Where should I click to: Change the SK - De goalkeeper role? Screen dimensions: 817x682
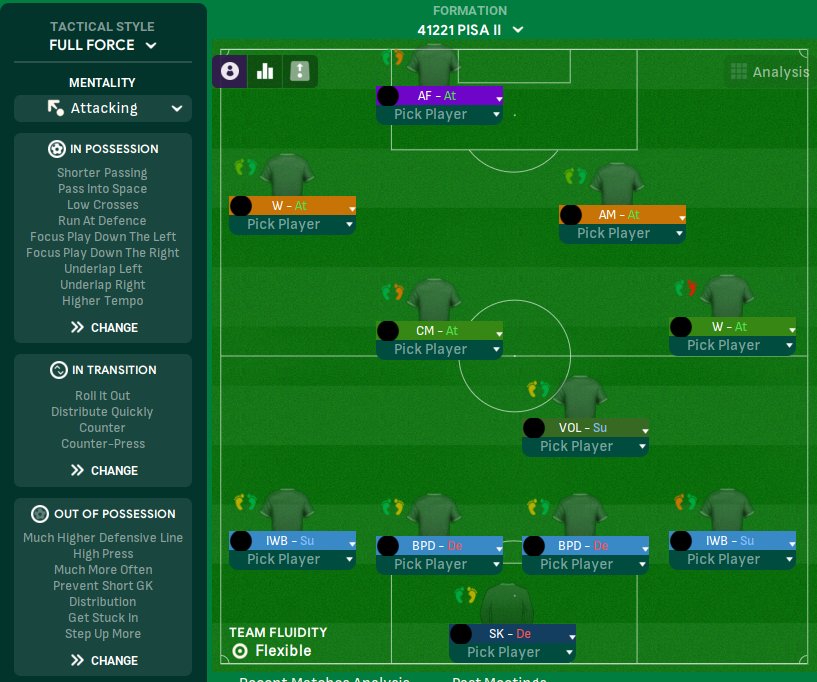512,634
